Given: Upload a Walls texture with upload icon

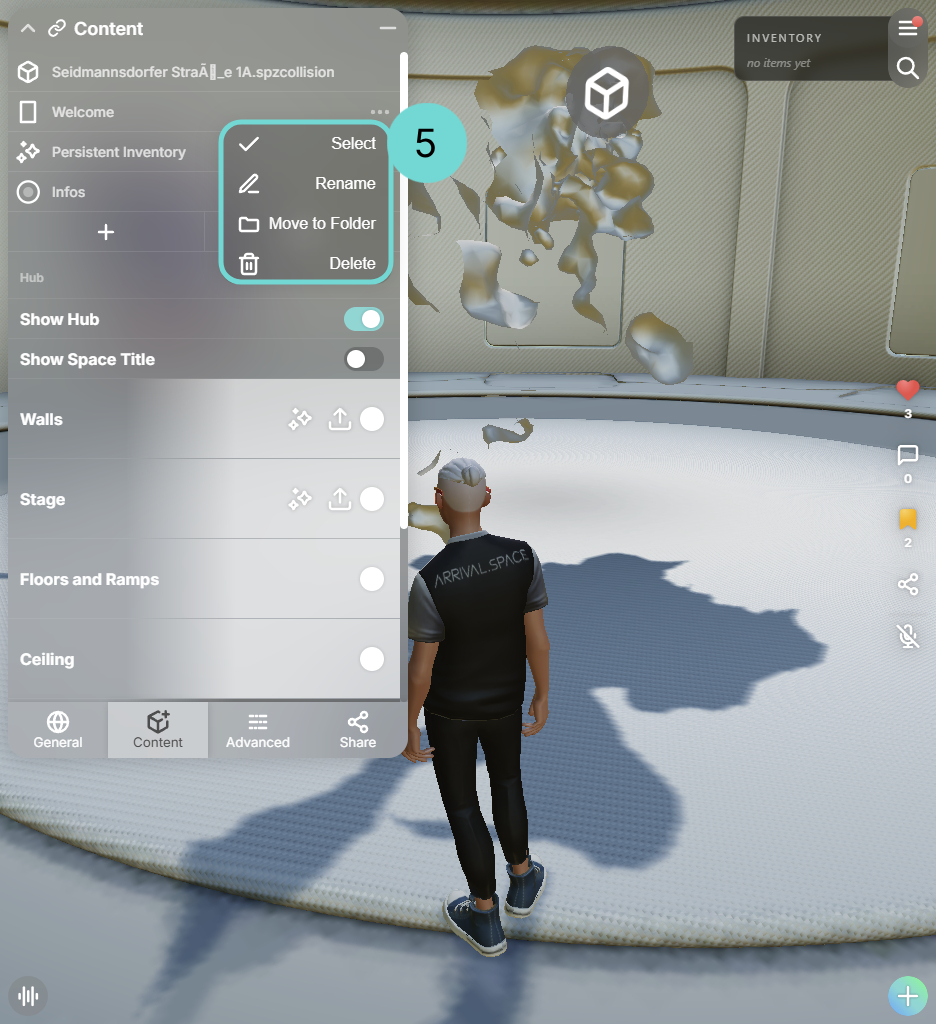Looking at the screenshot, I should click(x=340, y=419).
